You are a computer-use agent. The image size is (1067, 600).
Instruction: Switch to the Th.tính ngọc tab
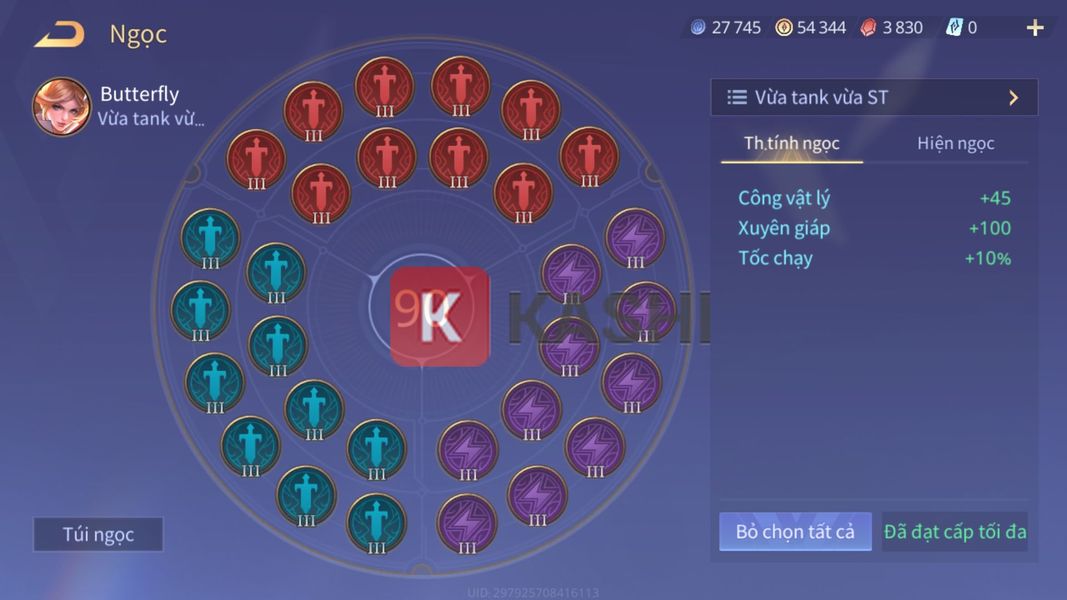(x=791, y=143)
